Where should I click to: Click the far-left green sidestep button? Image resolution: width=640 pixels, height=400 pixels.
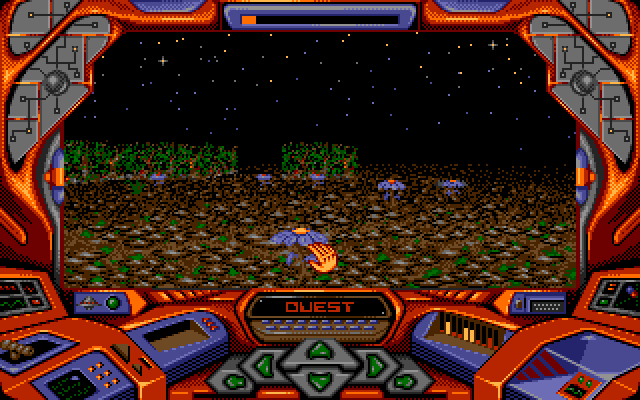[x=235, y=381]
